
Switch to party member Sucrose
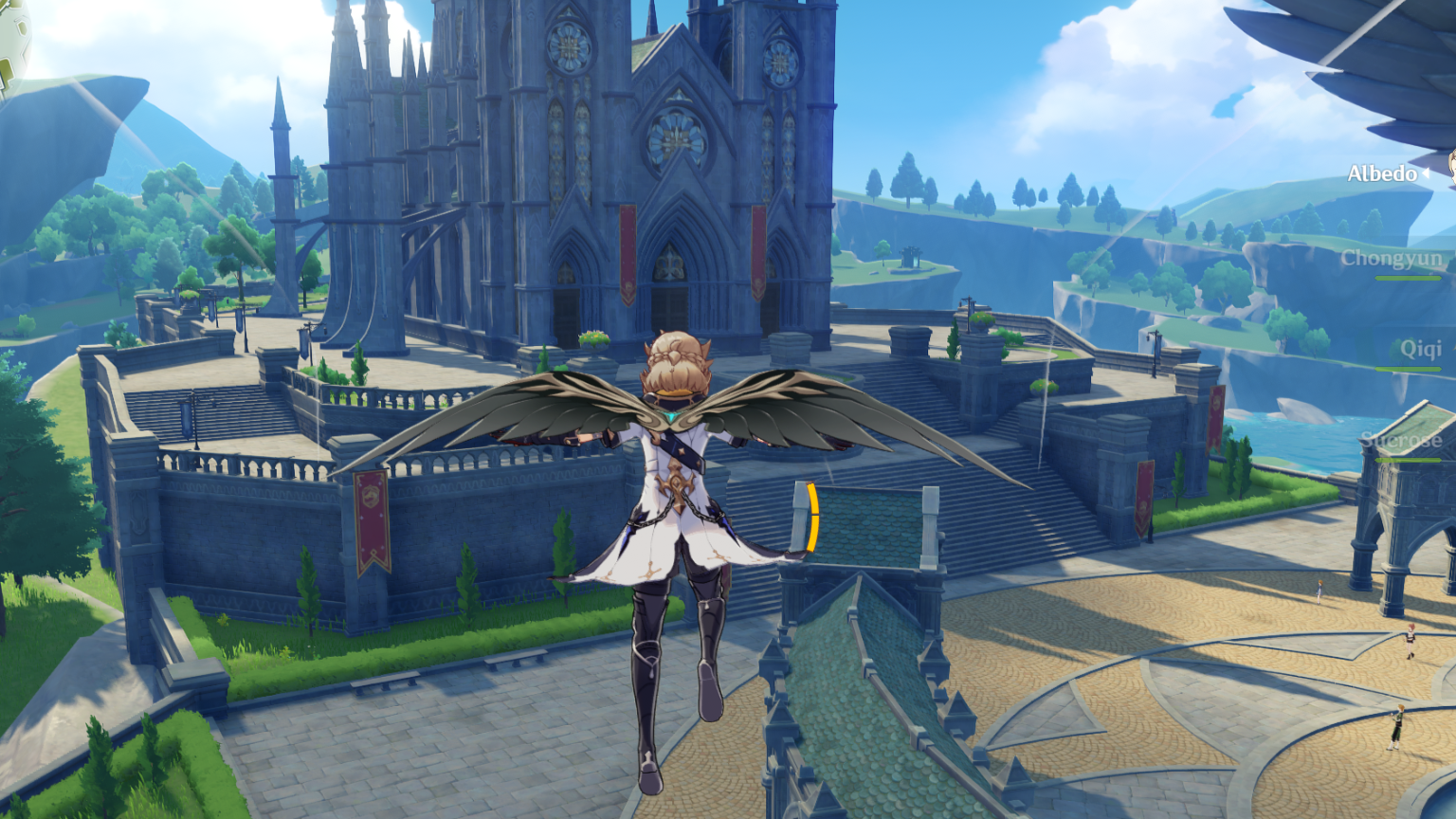1401,440
